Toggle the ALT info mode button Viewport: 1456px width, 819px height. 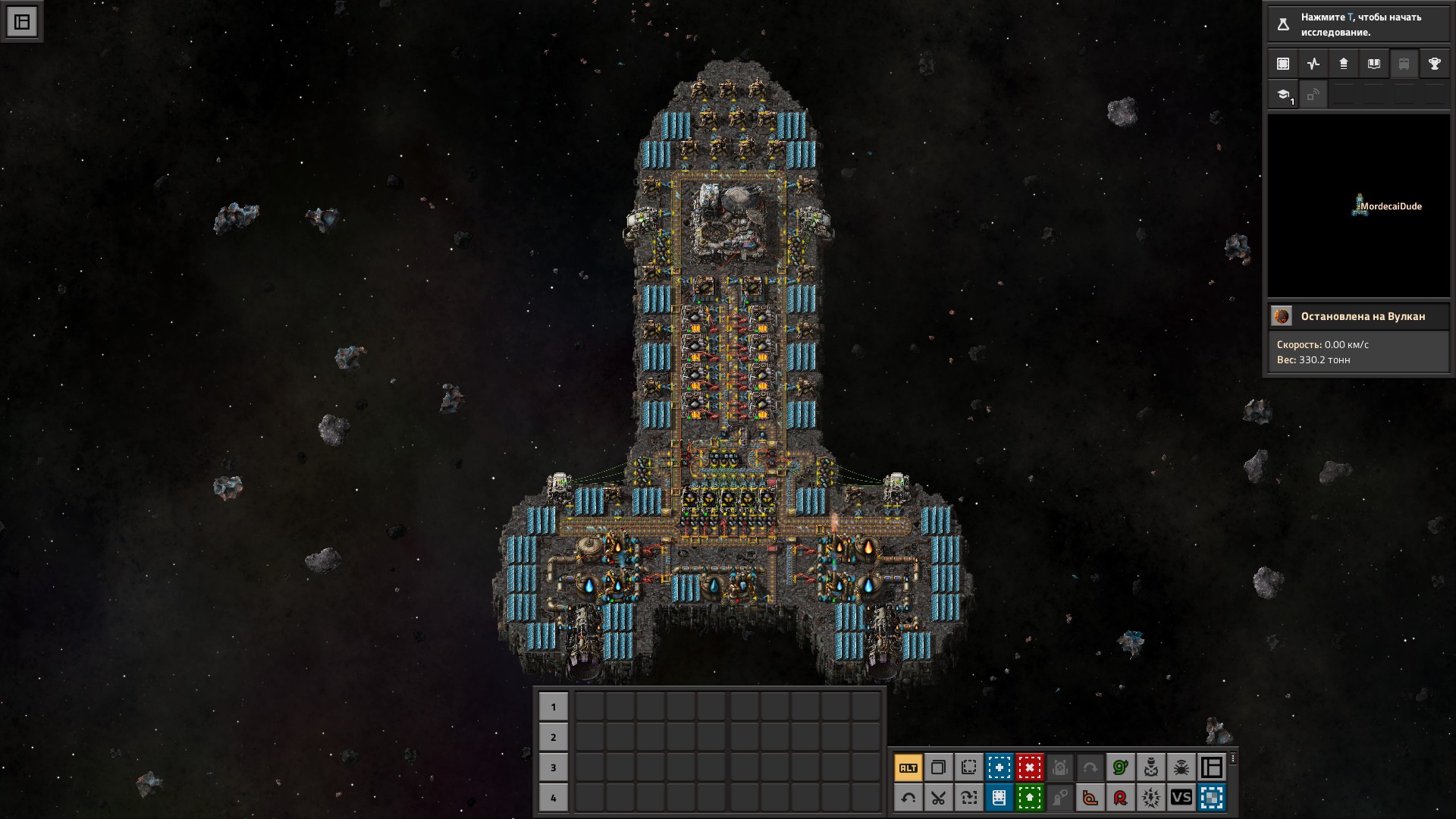point(908,767)
